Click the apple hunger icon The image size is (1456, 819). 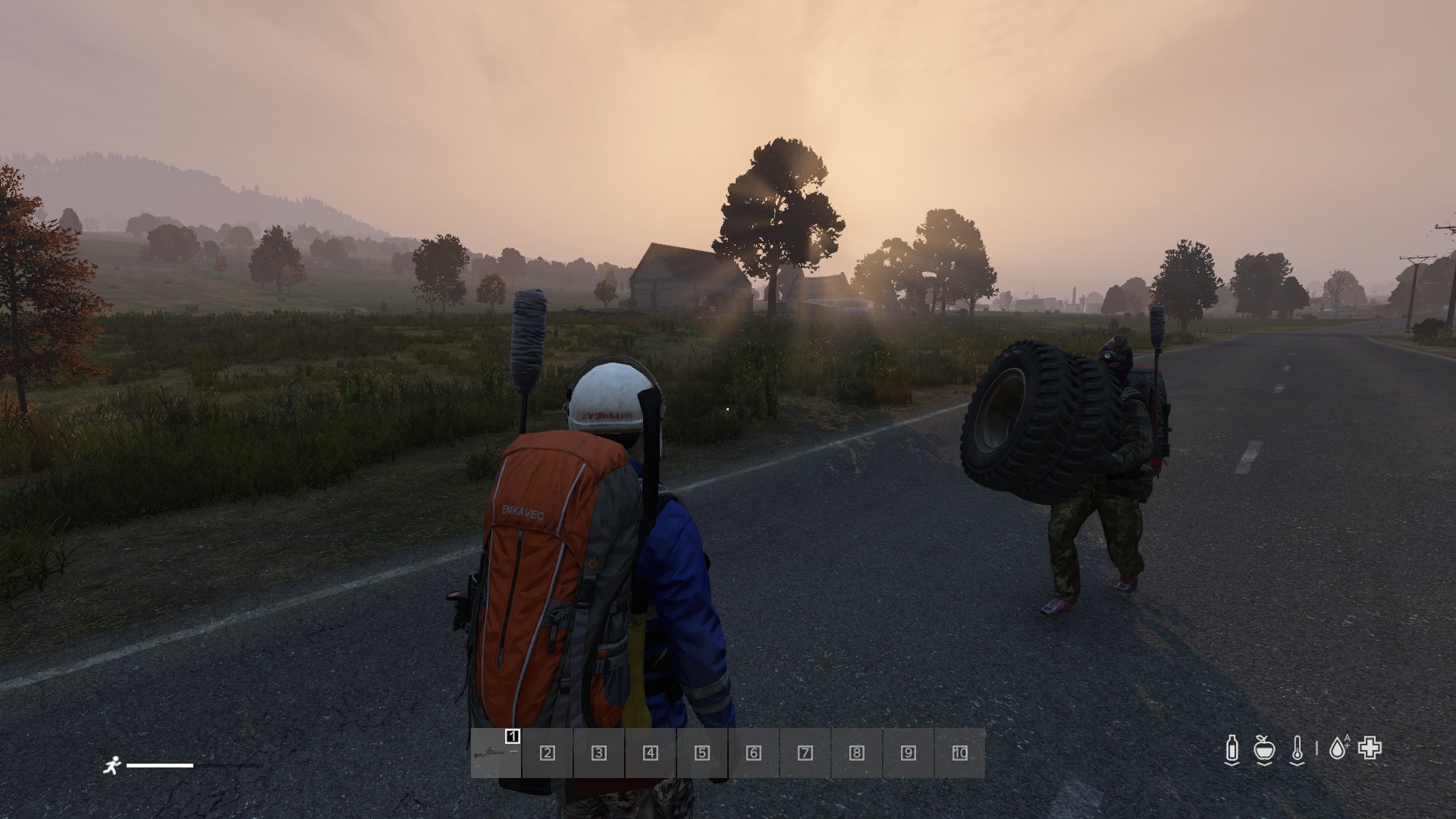tap(1263, 749)
